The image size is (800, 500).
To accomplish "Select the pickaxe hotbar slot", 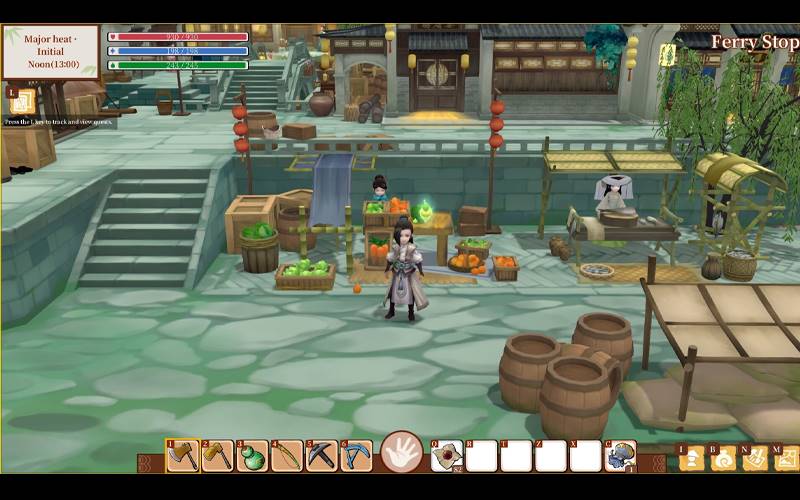I will [322, 455].
